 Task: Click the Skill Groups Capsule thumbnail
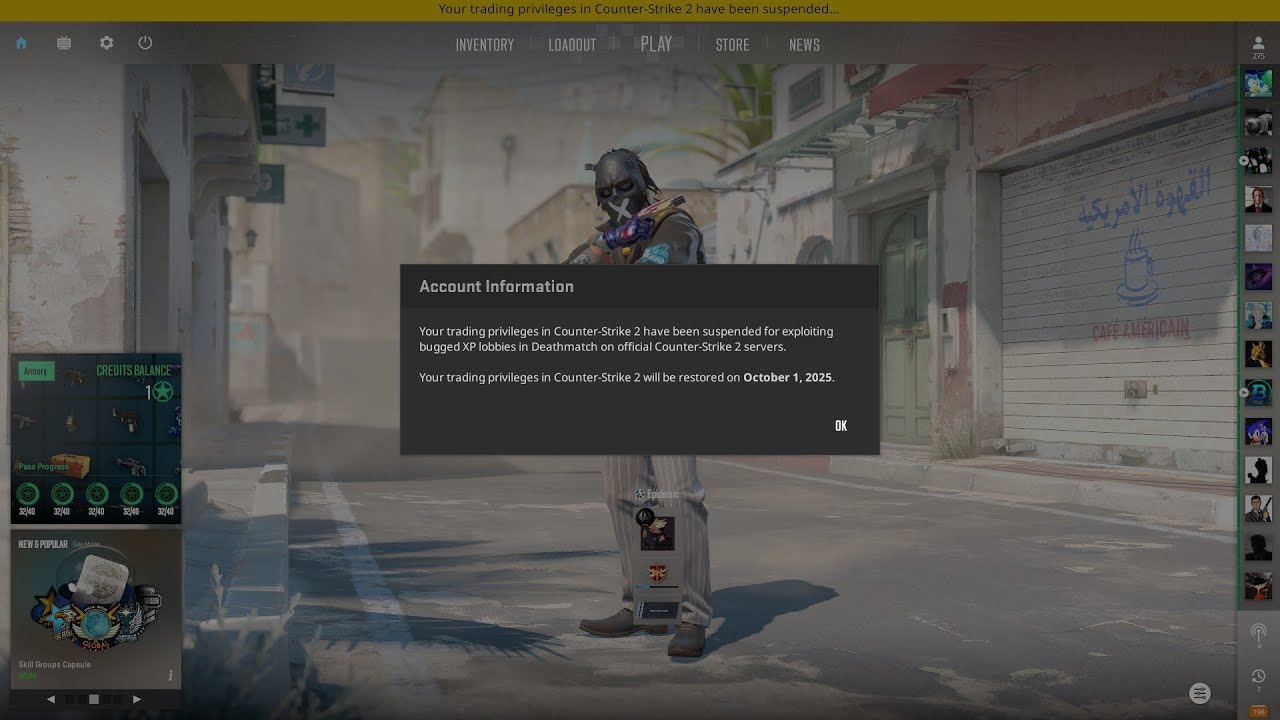(x=96, y=610)
